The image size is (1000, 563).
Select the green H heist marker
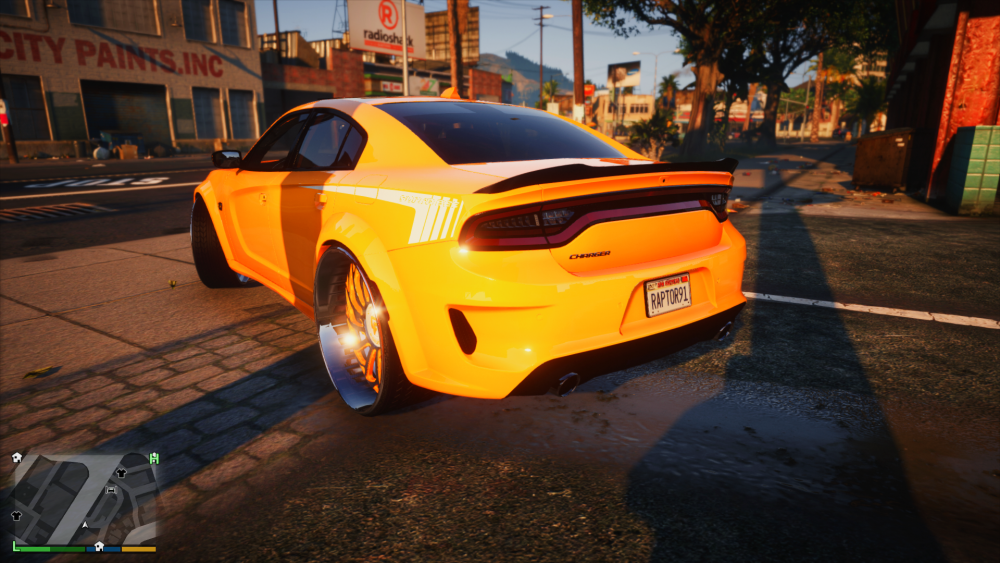click(x=154, y=458)
